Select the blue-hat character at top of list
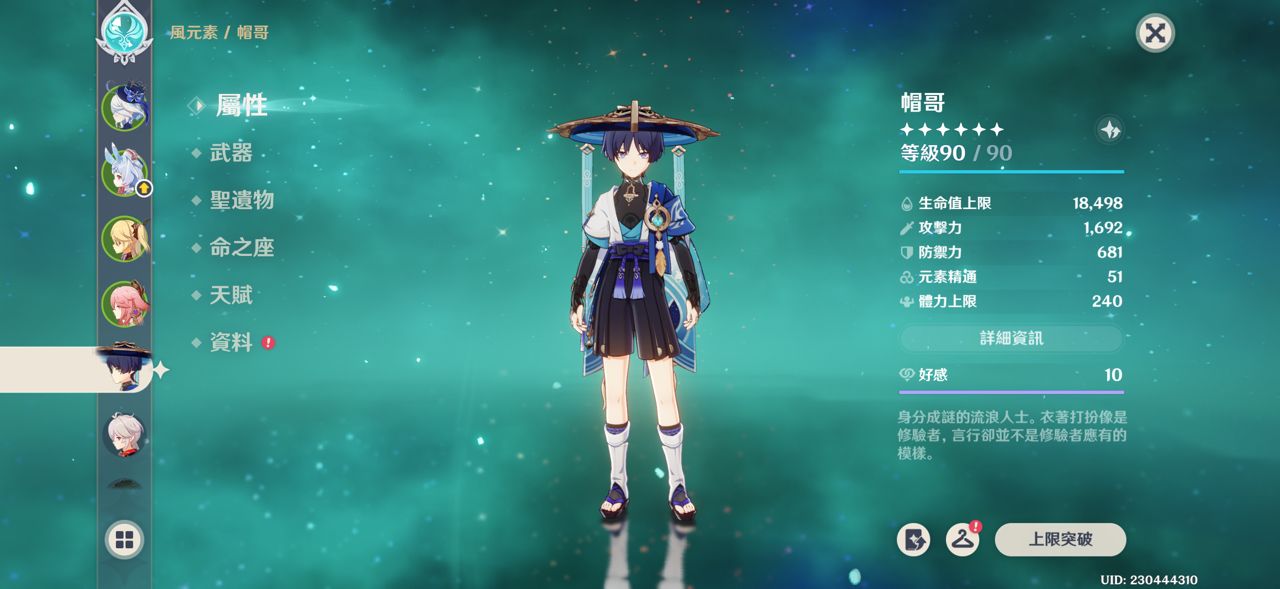The width and height of the screenshot is (1280, 589). [x=125, y=105]
